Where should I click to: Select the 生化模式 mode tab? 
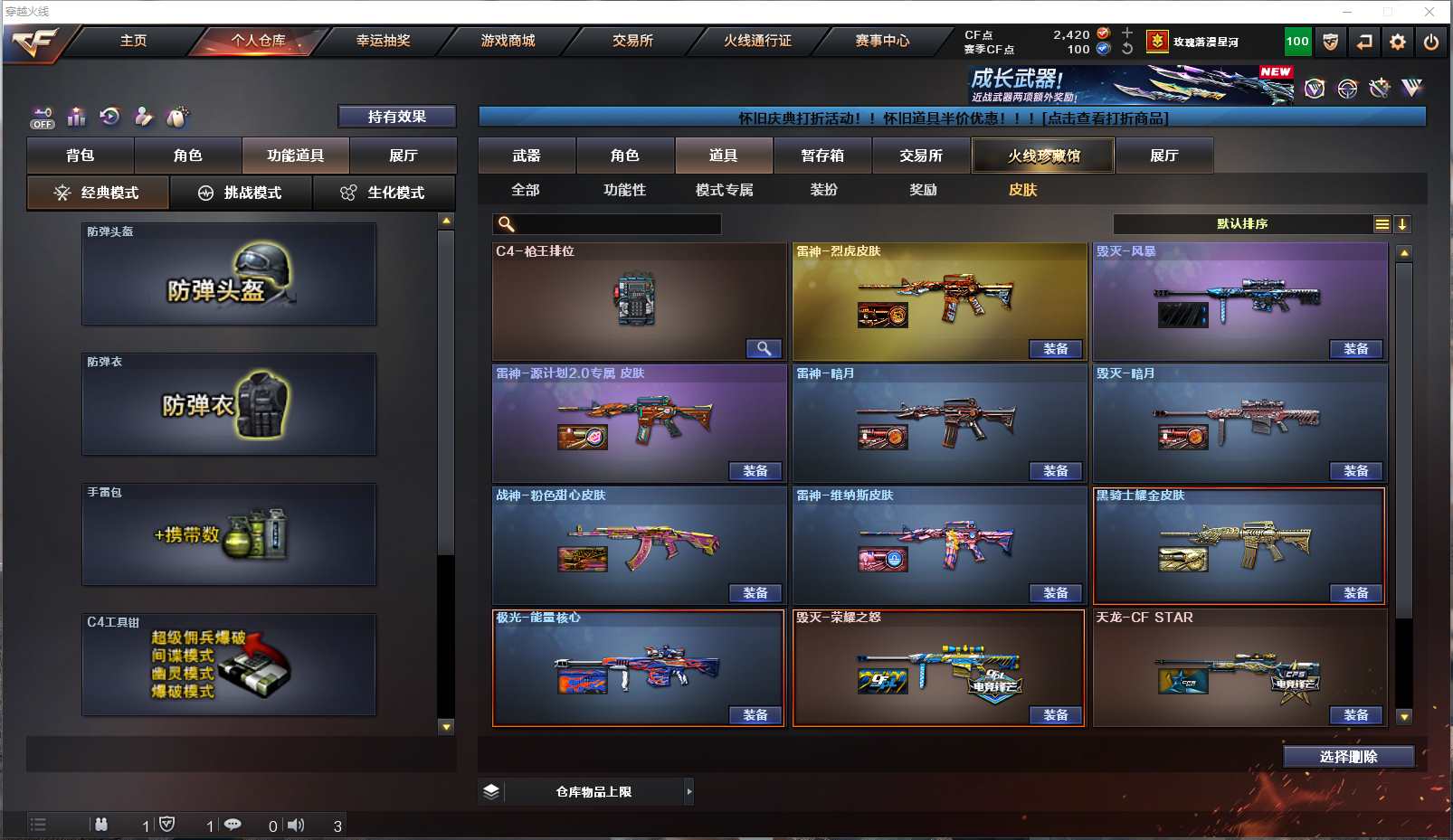pos(384,193)
